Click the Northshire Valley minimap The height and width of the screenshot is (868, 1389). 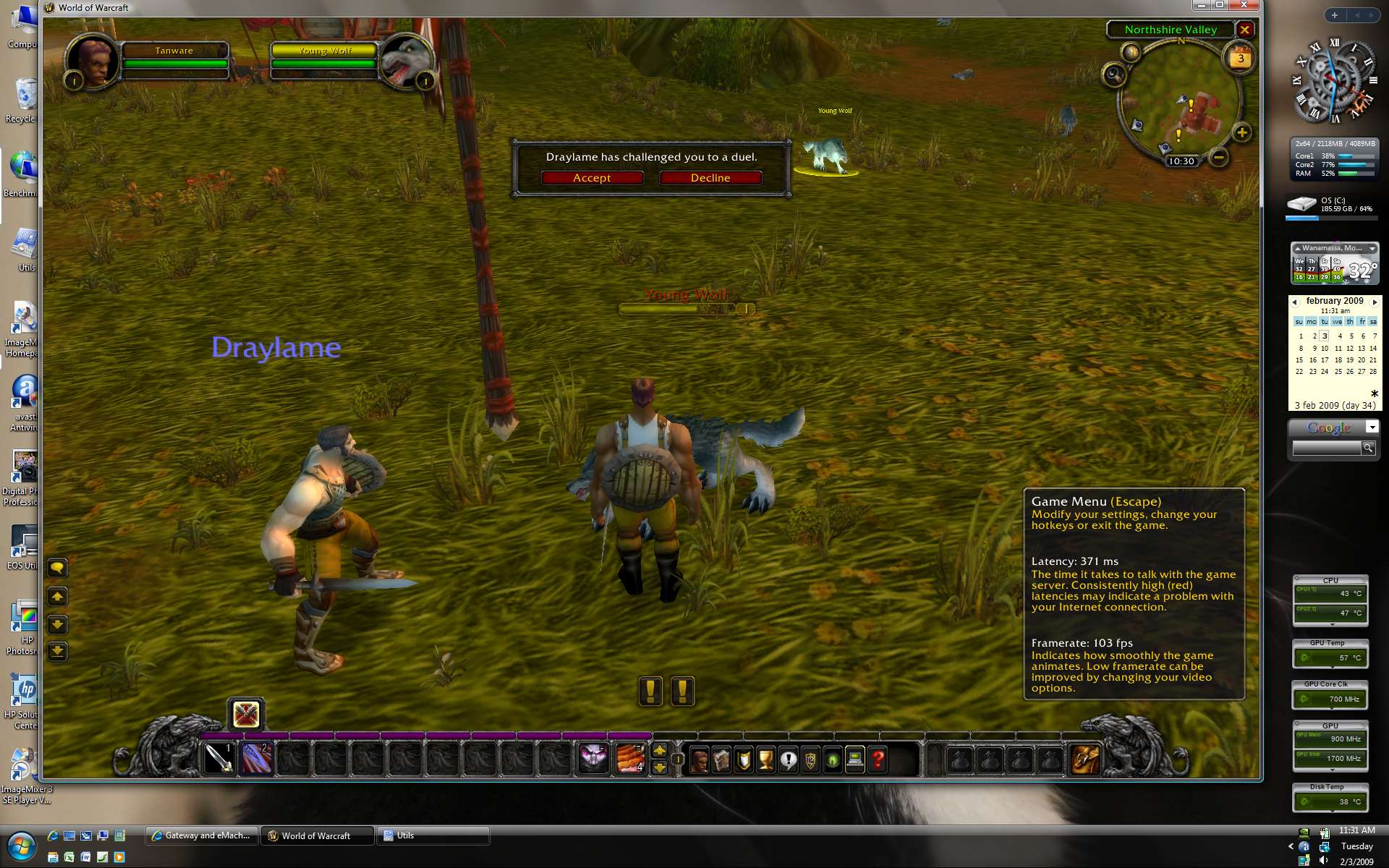(1181, 101)
